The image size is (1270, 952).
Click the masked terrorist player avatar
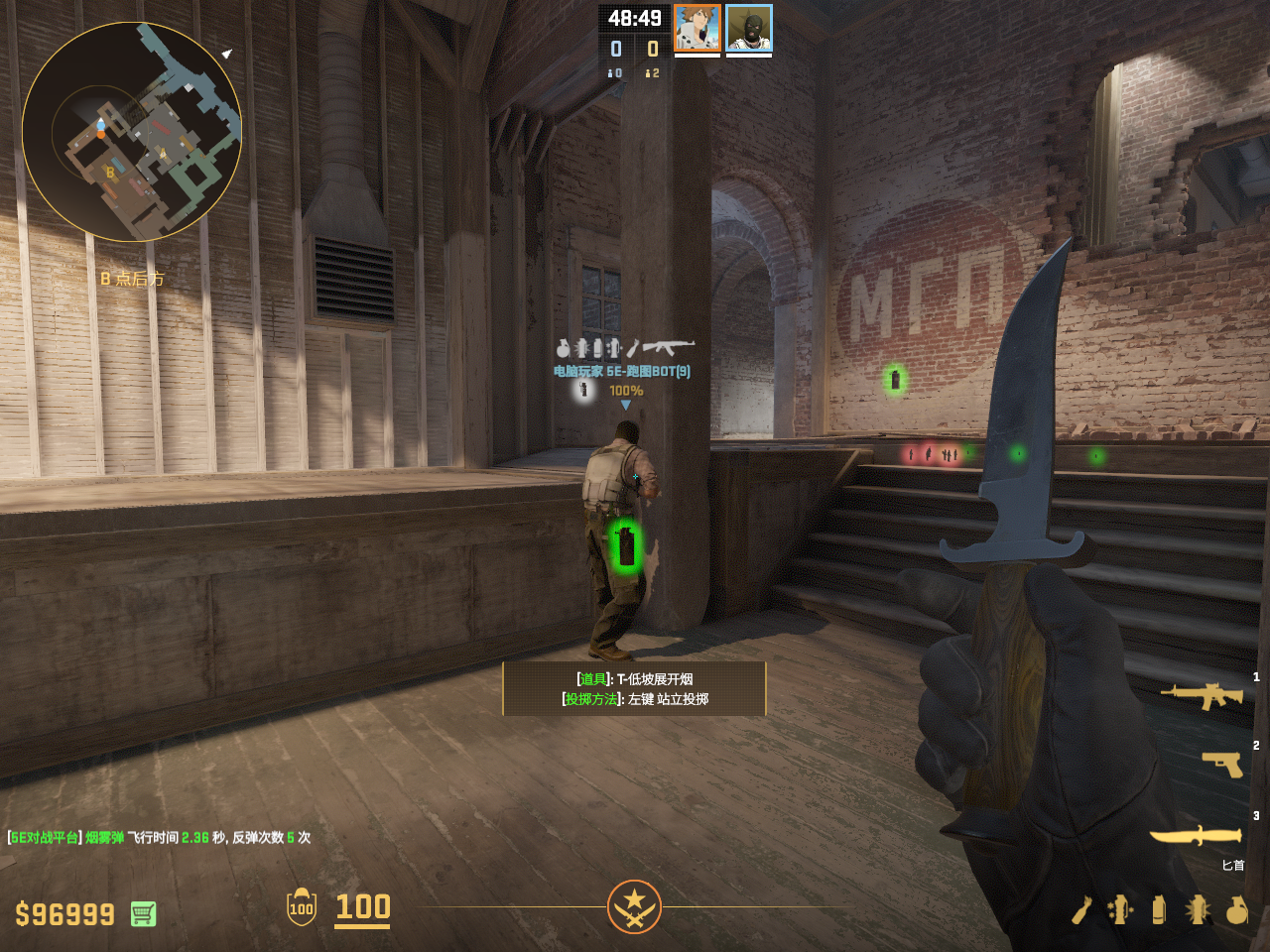[749, 28]
